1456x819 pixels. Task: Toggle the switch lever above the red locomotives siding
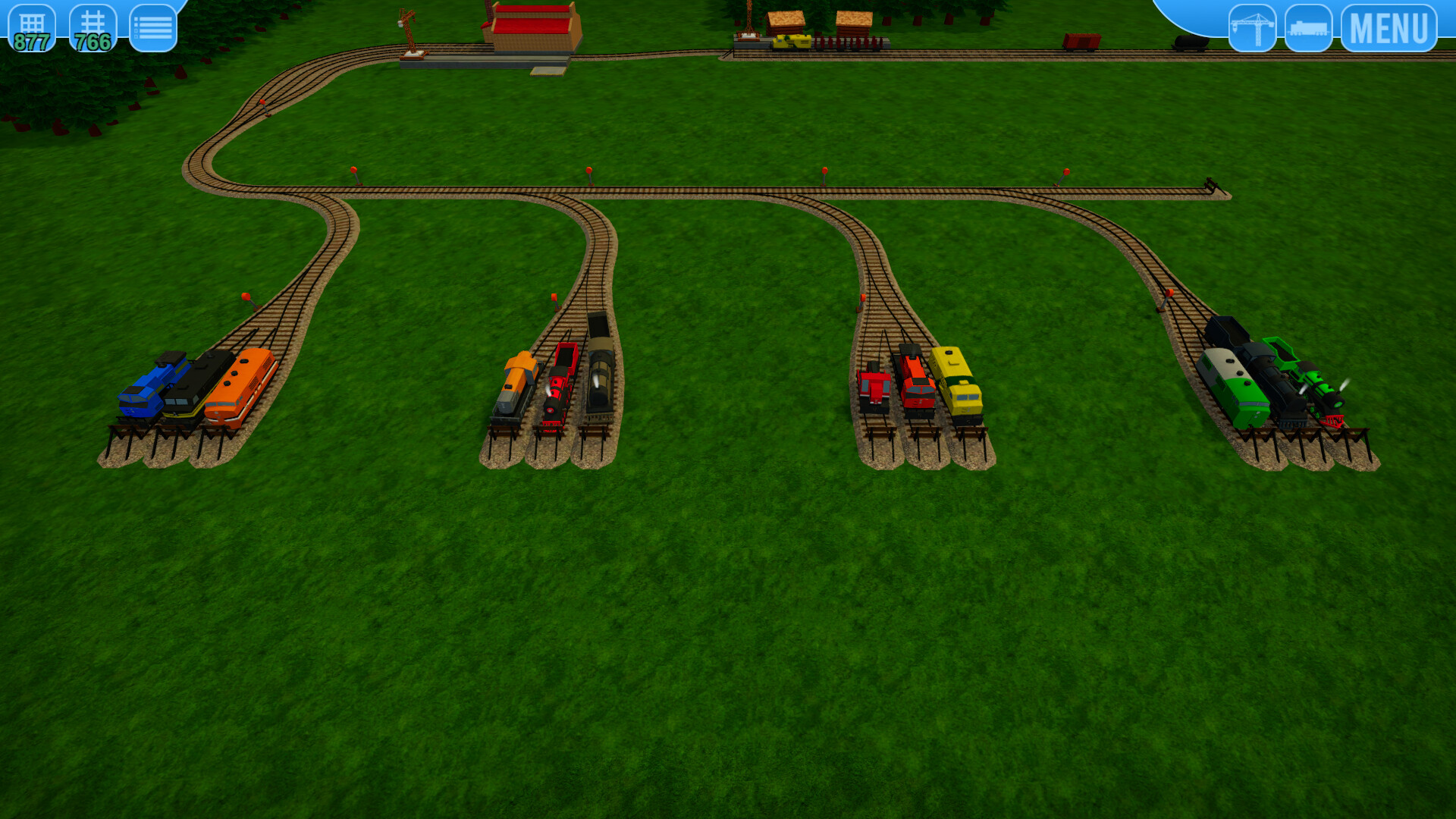tap(864, 299)
